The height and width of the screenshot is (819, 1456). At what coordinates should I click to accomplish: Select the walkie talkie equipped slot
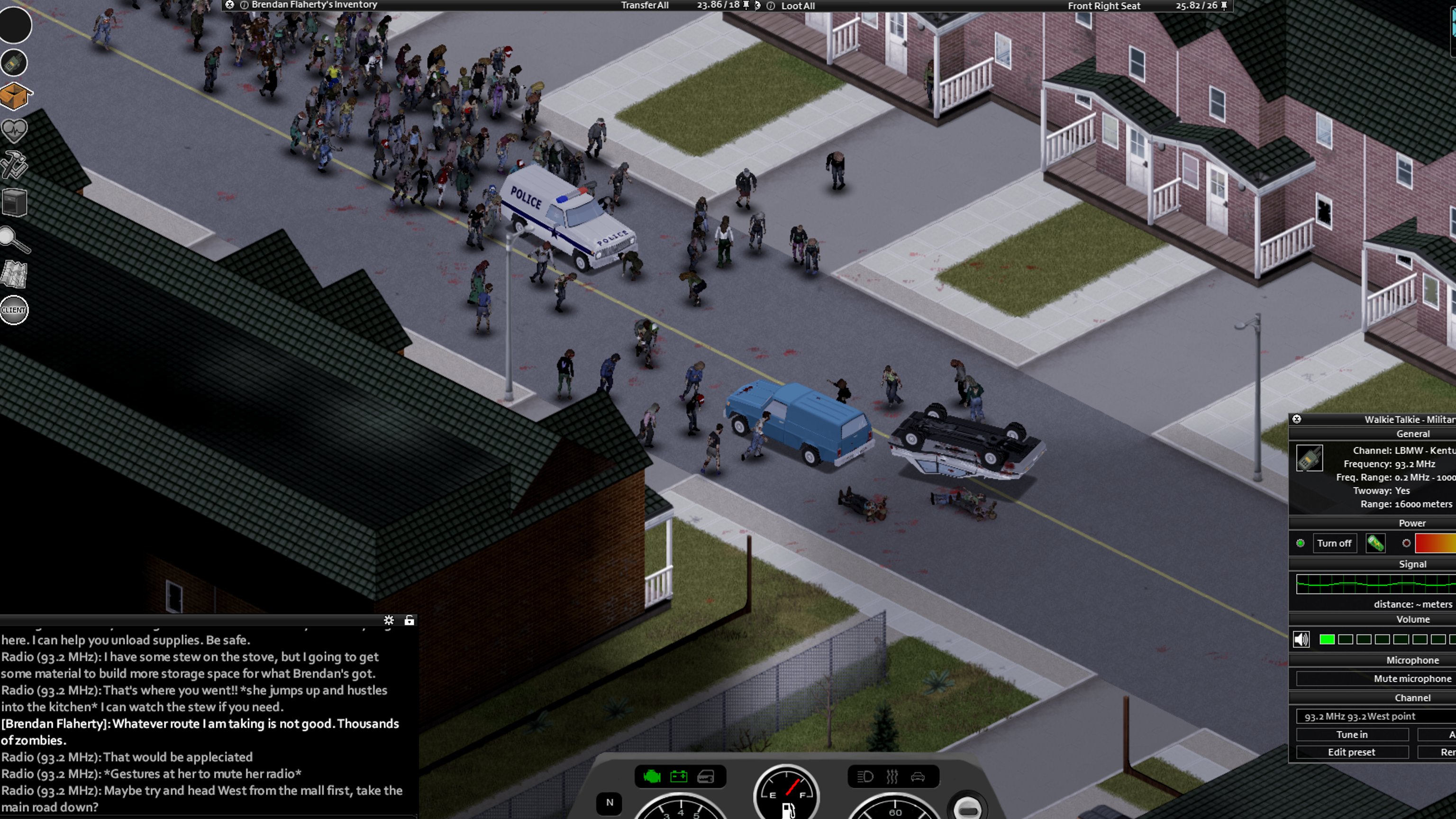click(14, 62)
